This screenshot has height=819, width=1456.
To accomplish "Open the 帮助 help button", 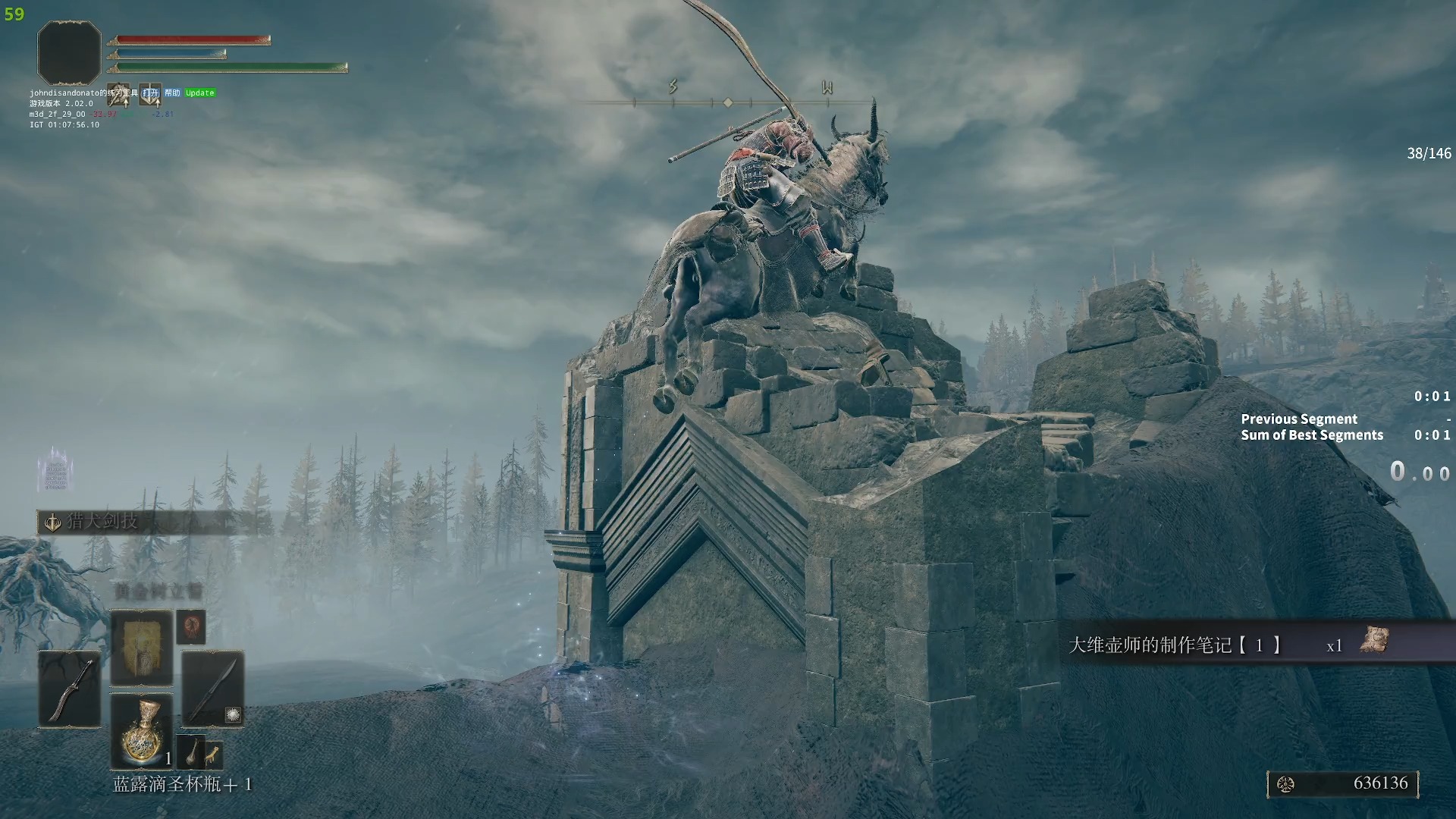I will coord(172,93).
